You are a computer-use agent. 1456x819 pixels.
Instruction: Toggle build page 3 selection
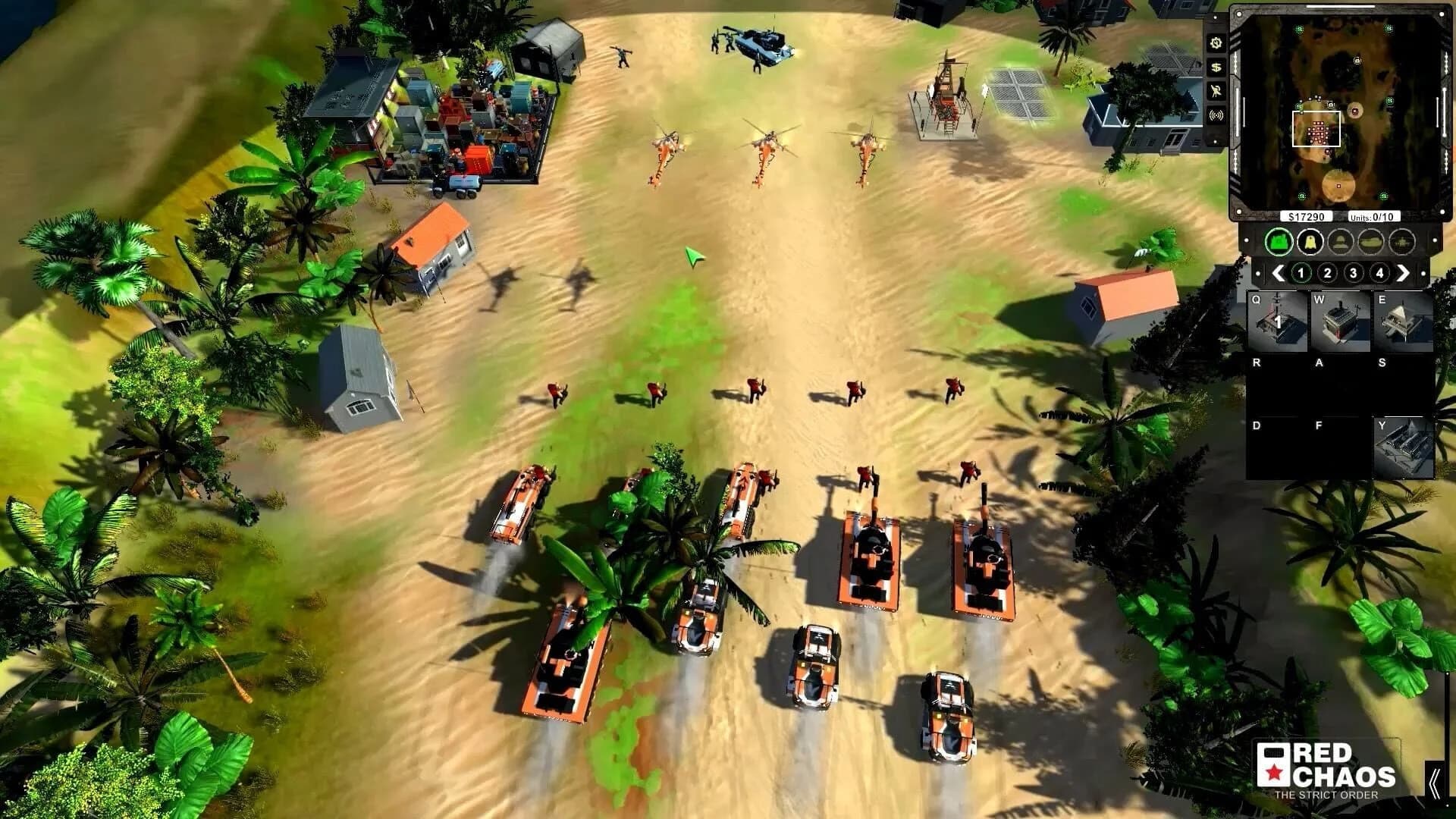tap(1354, 273)
